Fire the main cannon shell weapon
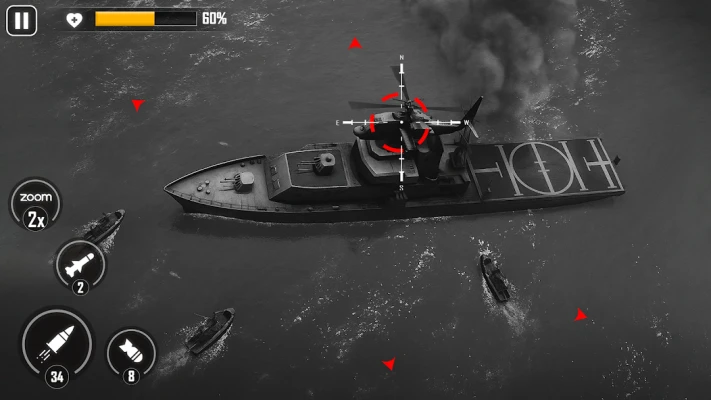The image size is (711, 400). [x=56, y=345]
